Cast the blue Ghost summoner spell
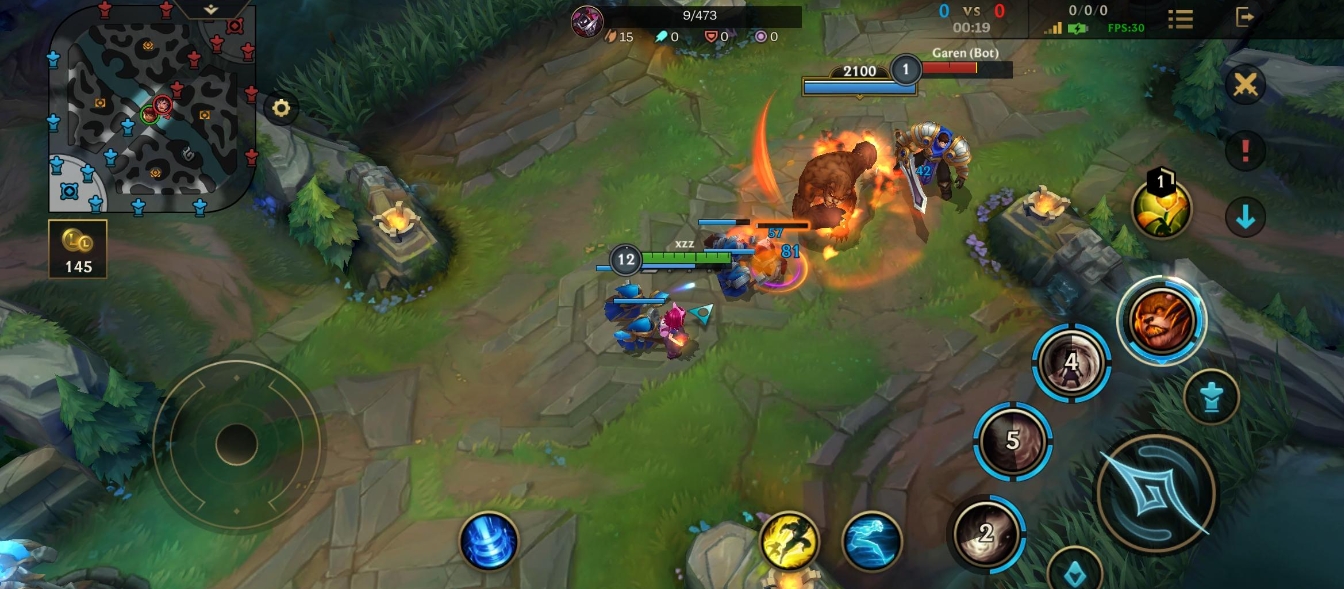The width and height of the screenshot is (1344, 589). 872,541
